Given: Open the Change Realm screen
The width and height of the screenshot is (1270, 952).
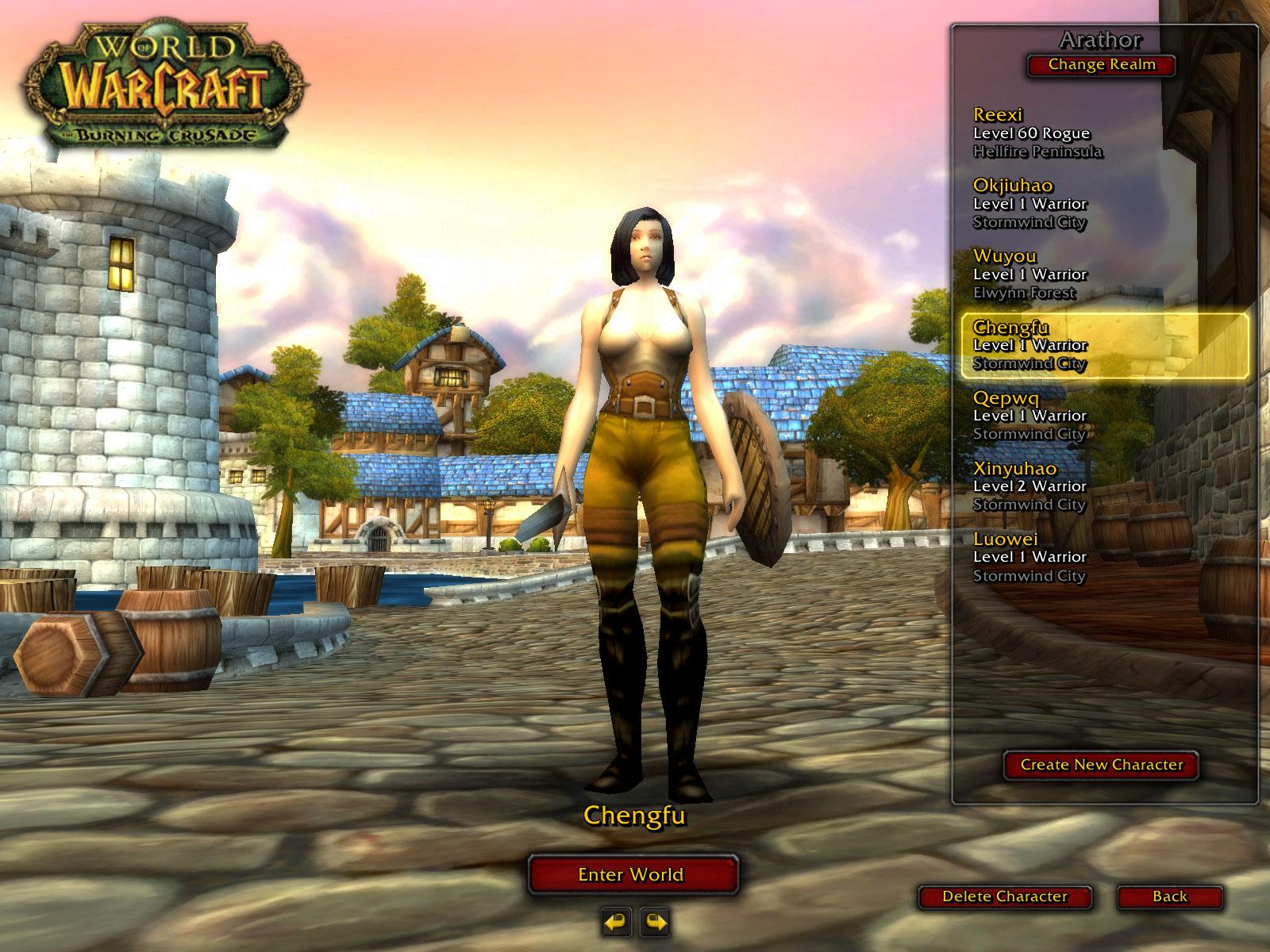Looking at the screenshot, I should click(x=1102, y=65).
